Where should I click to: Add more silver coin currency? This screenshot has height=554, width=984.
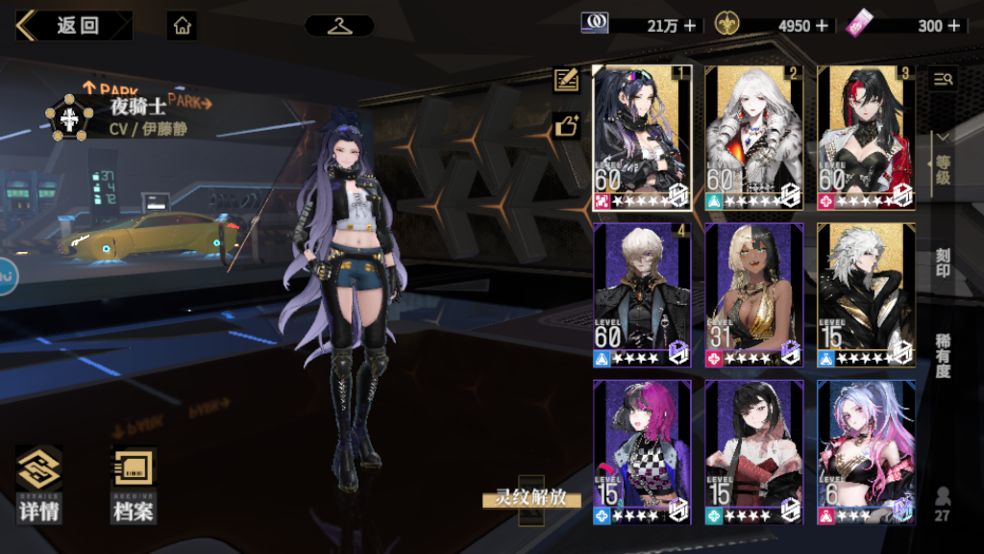[x=690, y=26]
